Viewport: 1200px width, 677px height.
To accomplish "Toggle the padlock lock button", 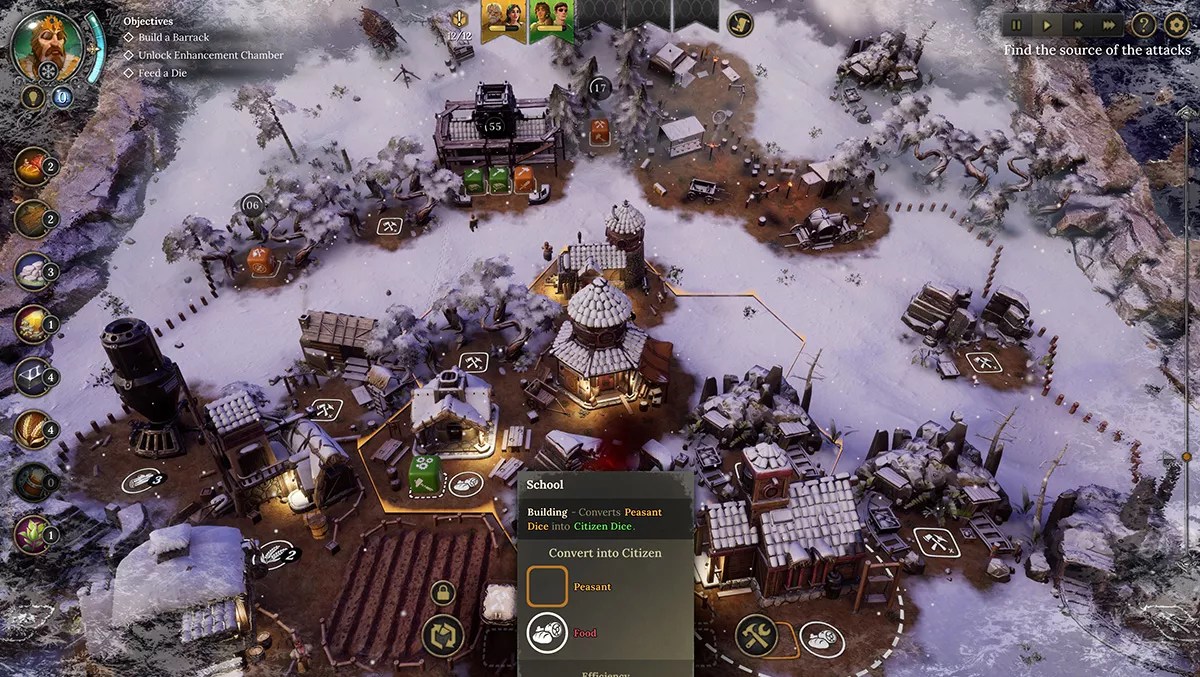I will [x=443, y=593].
